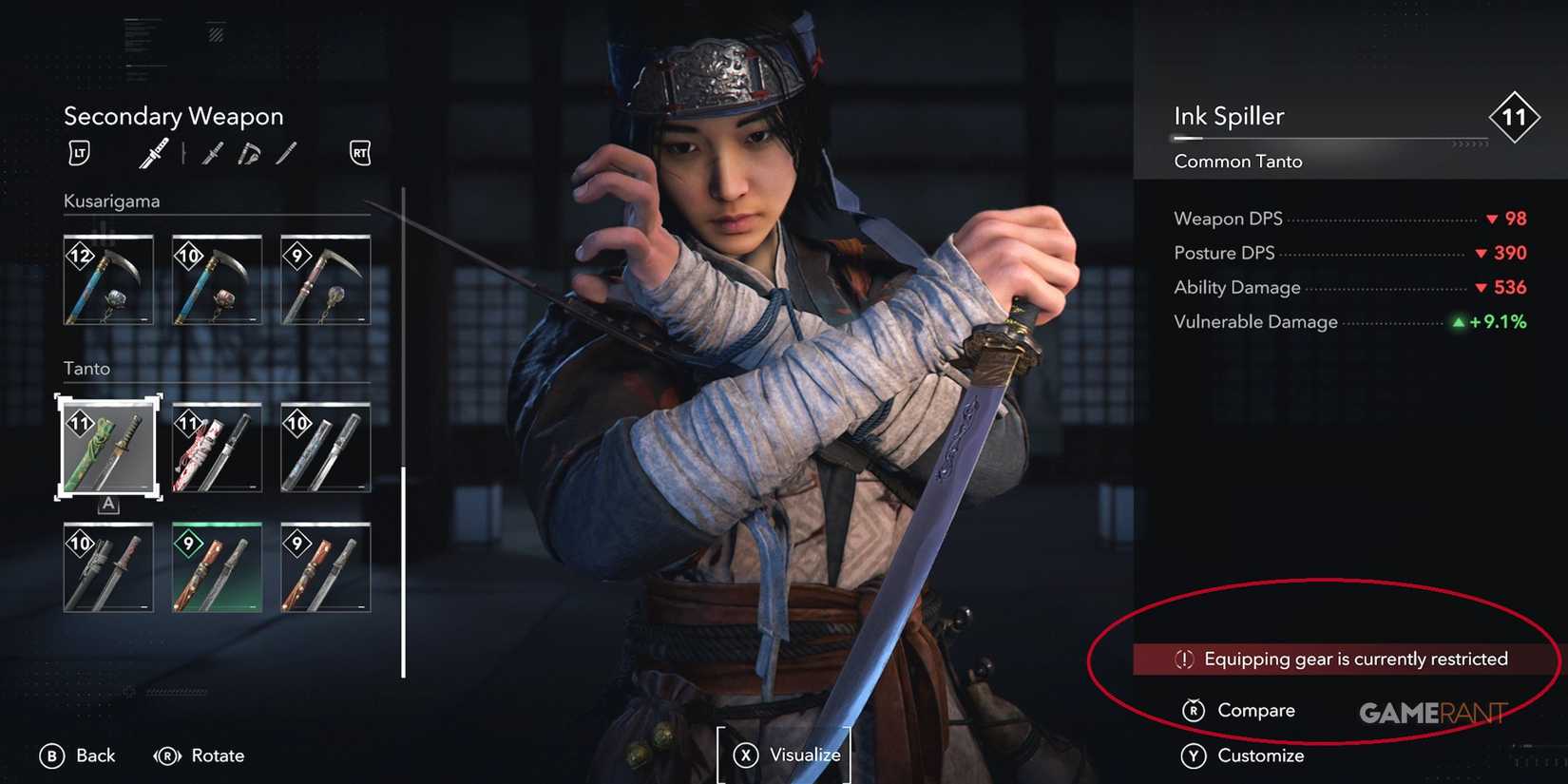Click the RT shoulder button prompt icon
Screen dimensions: 1568x784
(359, 152)
